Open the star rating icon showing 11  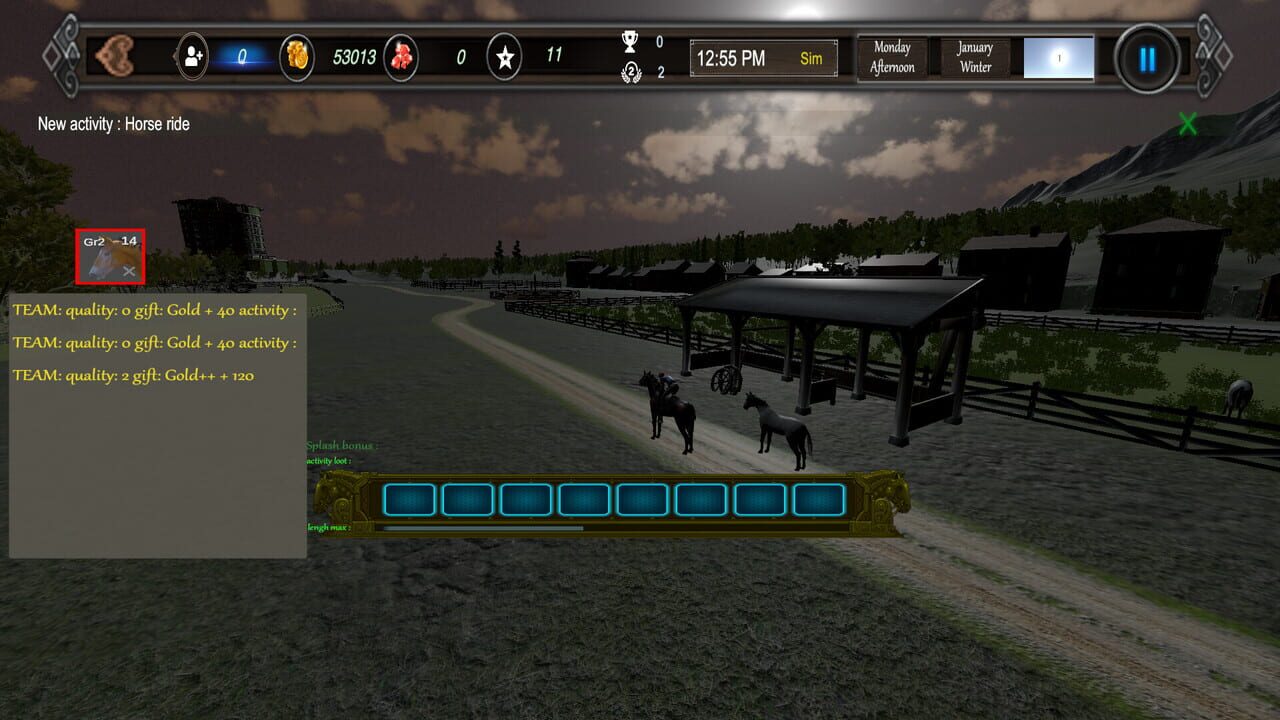504,57
